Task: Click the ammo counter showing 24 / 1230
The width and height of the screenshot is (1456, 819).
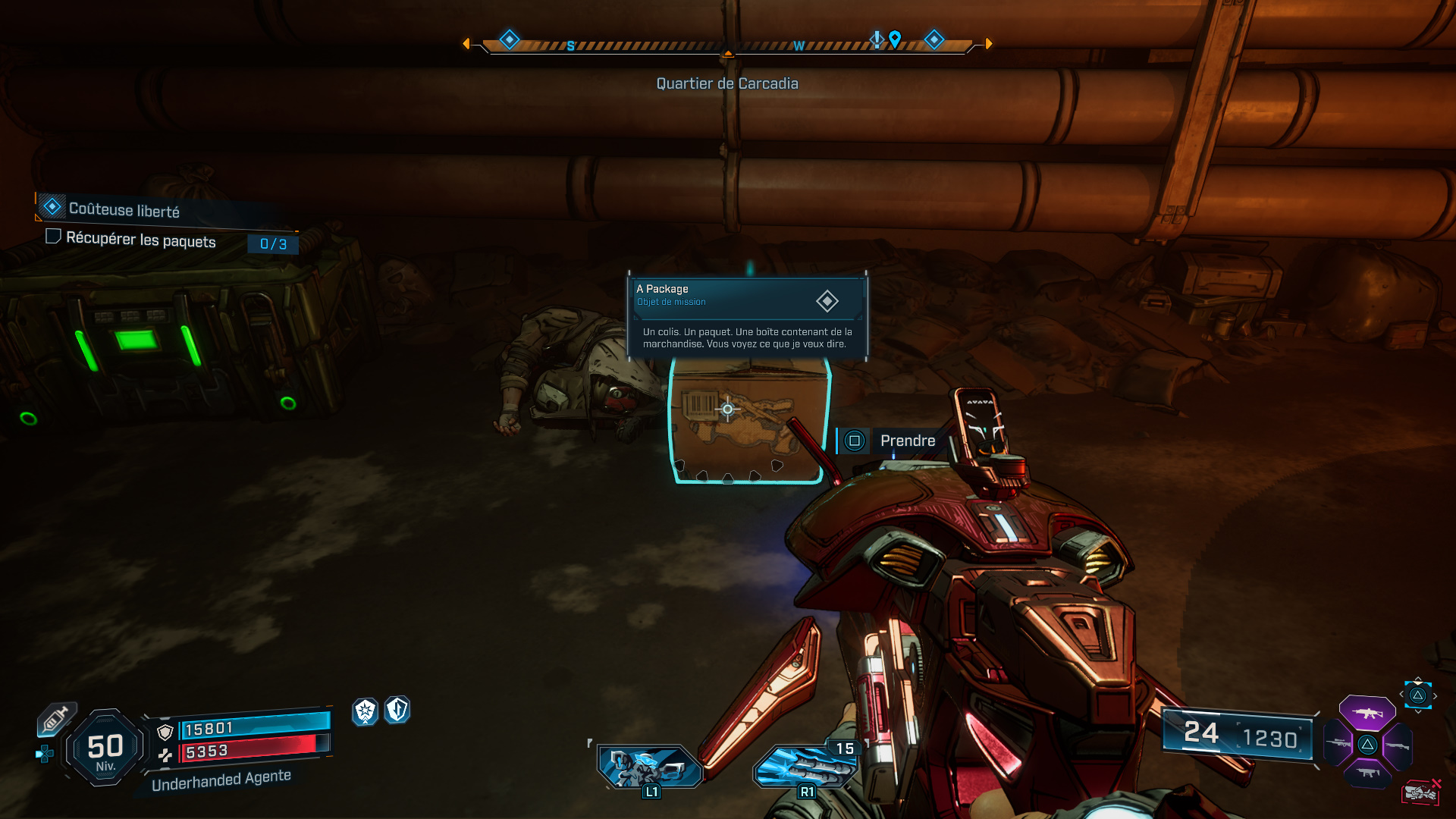Action: coord(1236,734)
